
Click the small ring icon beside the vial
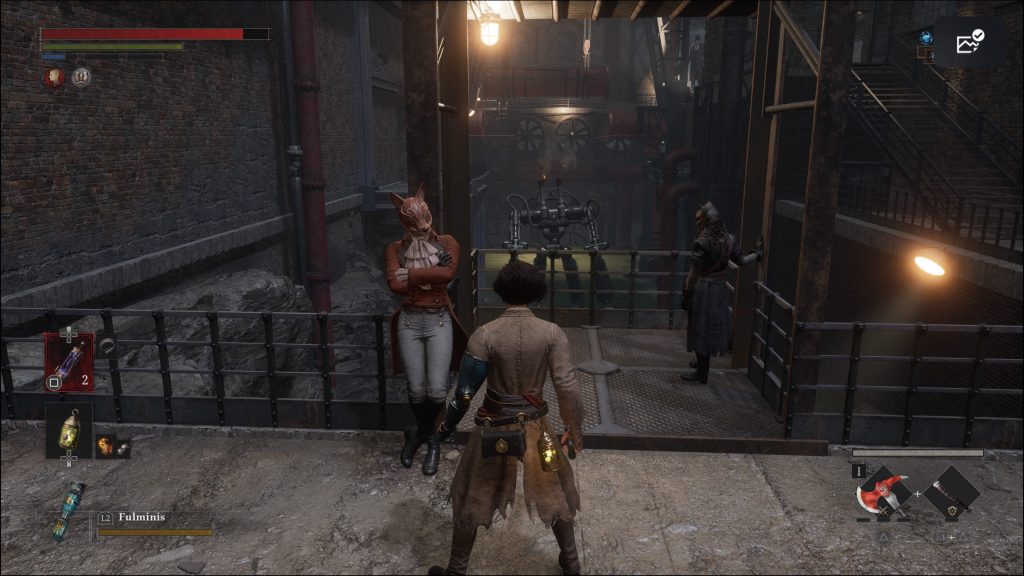(x=107, y=344)
